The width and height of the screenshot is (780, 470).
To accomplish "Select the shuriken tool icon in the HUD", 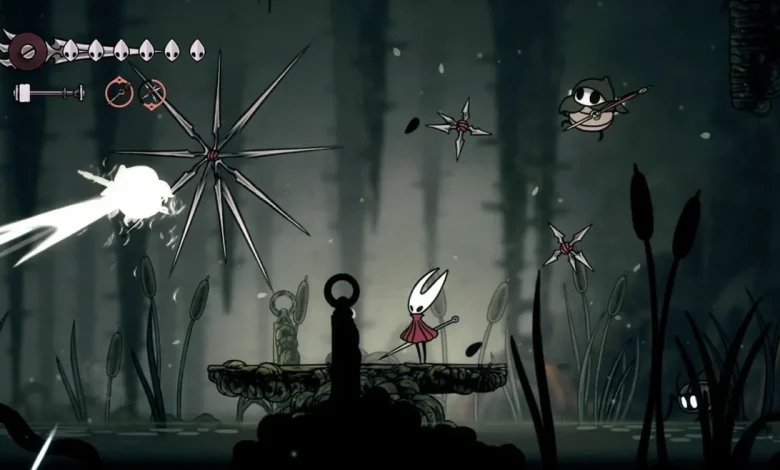I will pyautogui.click(x=152, y=94).
